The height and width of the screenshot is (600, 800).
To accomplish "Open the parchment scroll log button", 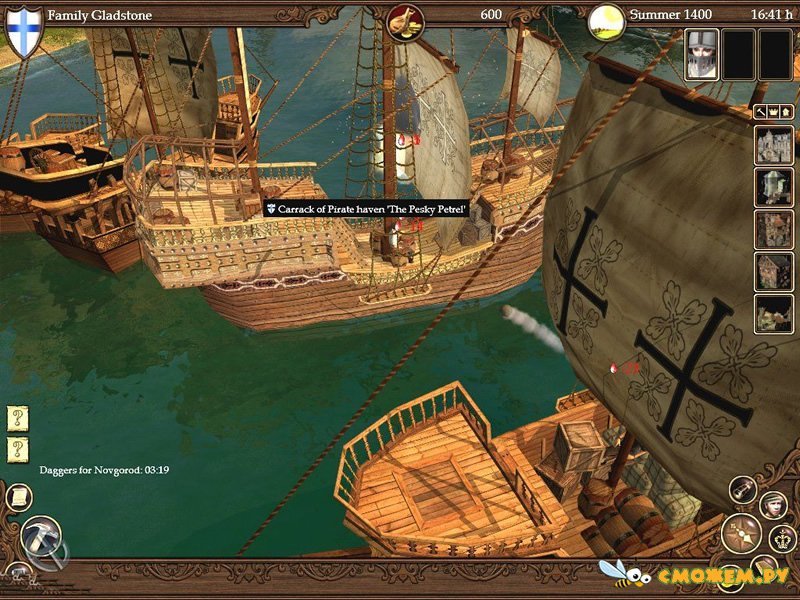I will pyautogui.click(x=17, y=496).
